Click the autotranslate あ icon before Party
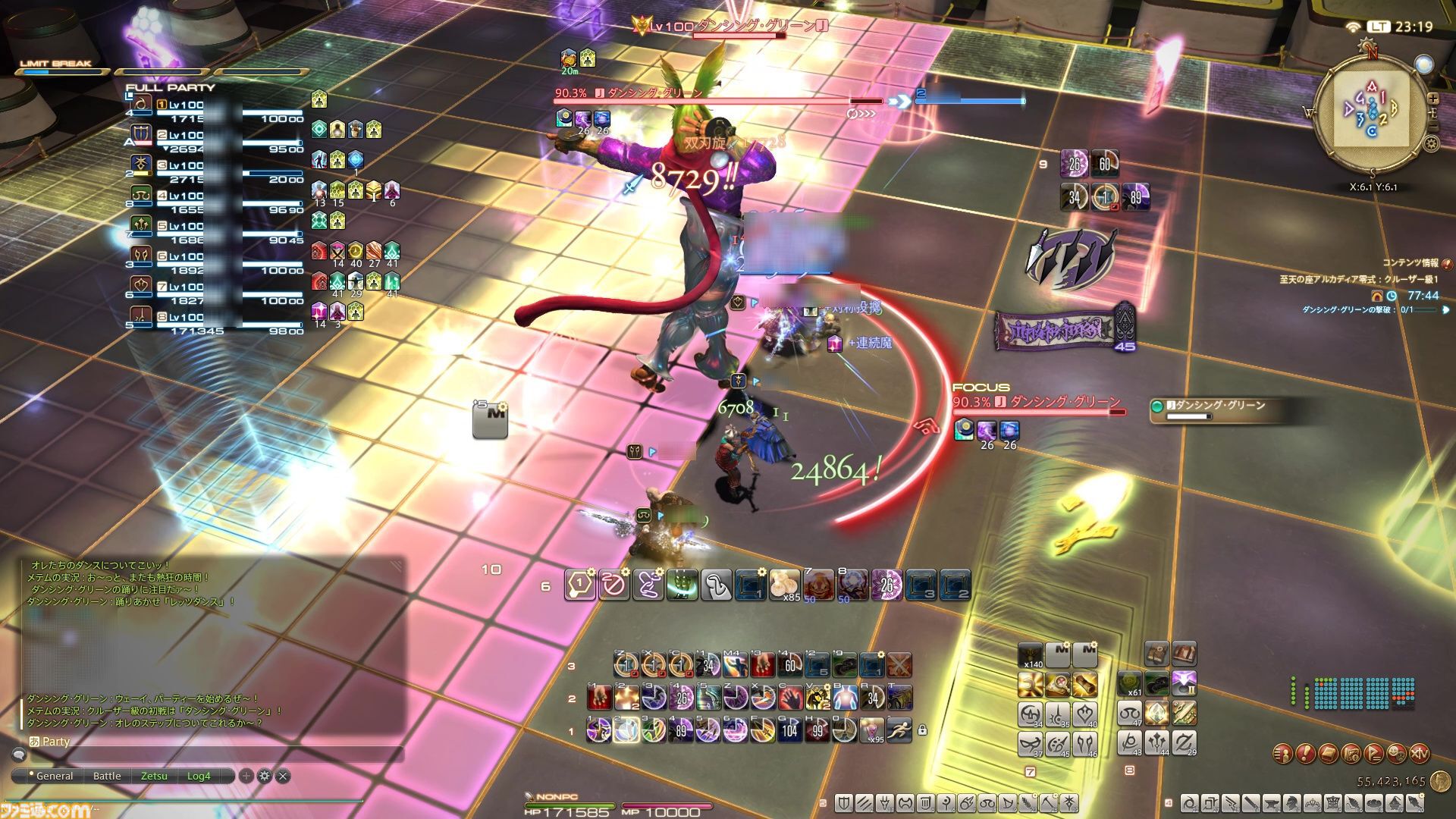Image resolution: width=1456 pixels, height=819 pixels. [35, 742]
